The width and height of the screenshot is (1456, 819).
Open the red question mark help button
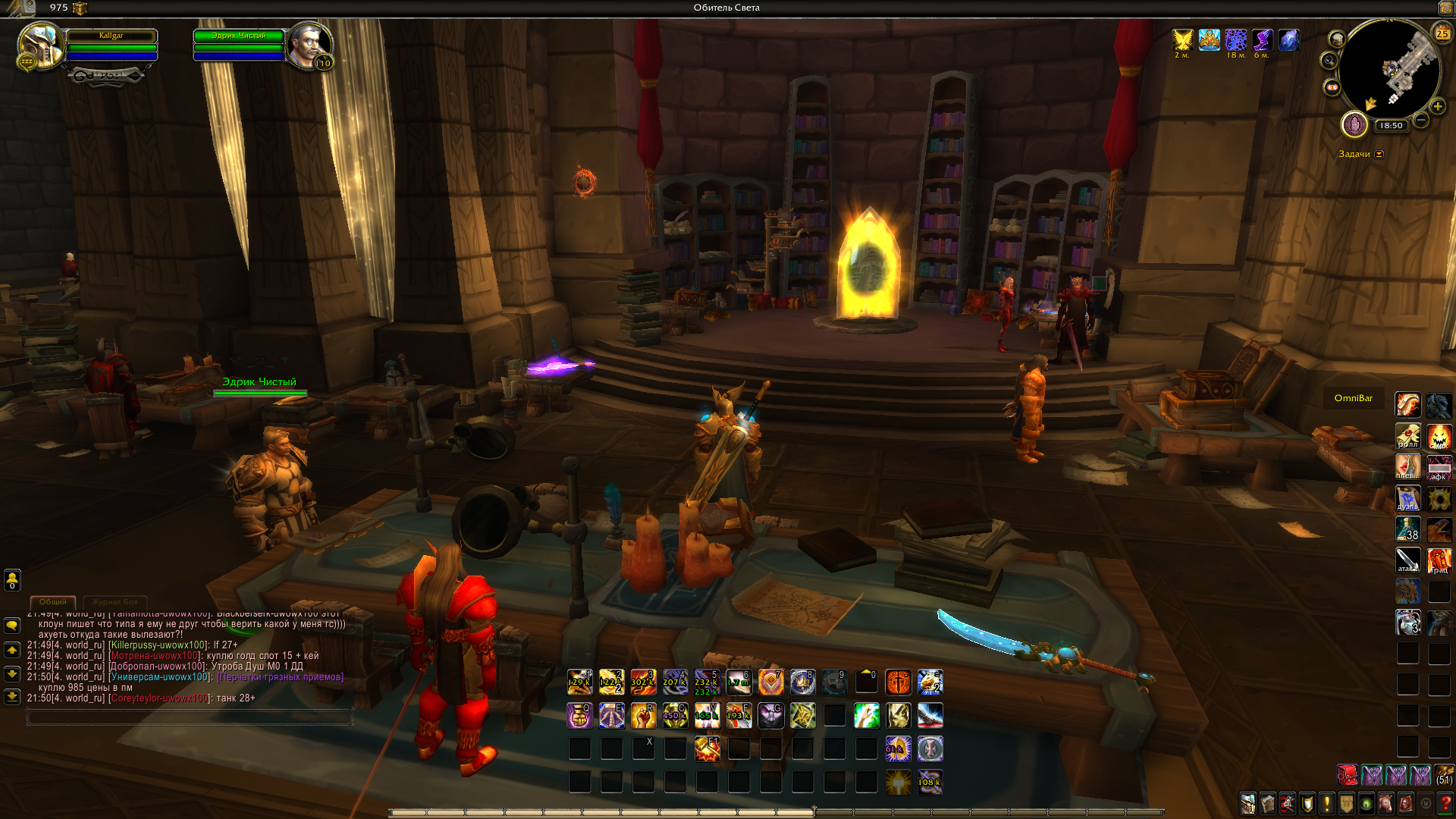(1445, 803)
